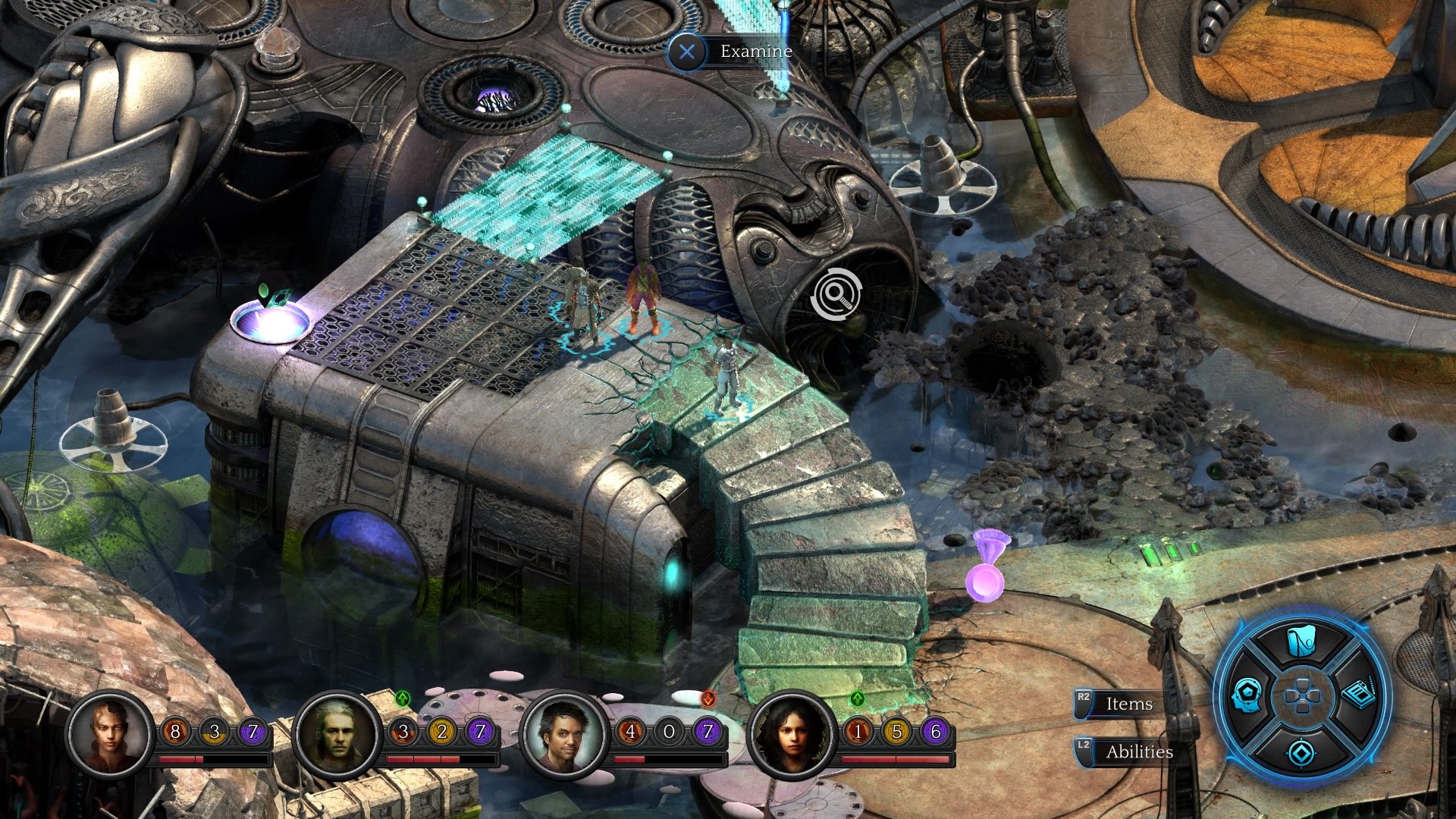Click the green buff icon above the second portrait

[x=403, y=697]
